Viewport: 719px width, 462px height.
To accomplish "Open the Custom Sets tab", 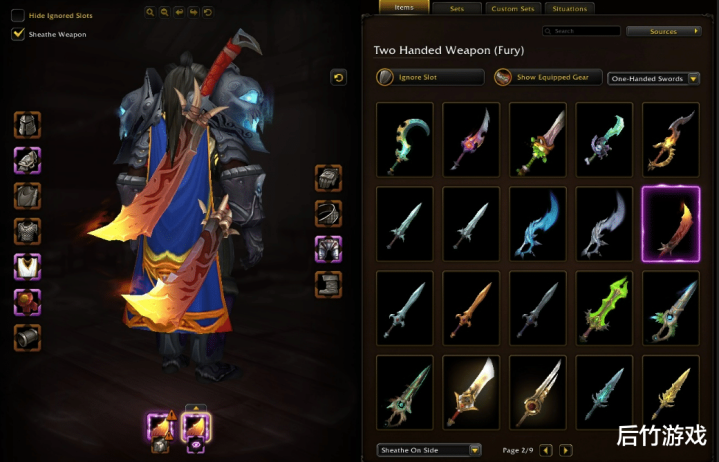I will [x=512, y=8].
